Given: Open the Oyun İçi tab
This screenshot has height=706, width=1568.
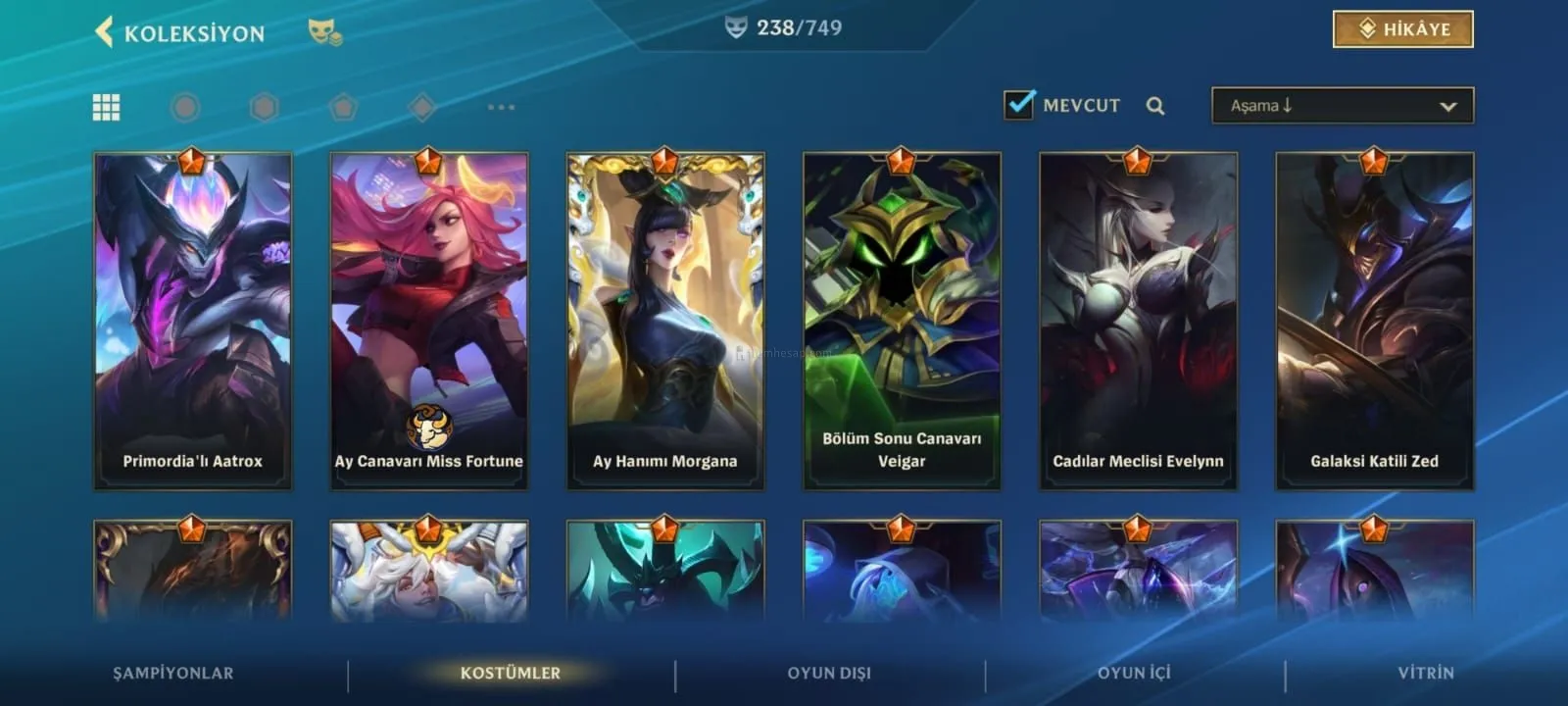Looking at the screenshot, I should (x=1134, y=673).
